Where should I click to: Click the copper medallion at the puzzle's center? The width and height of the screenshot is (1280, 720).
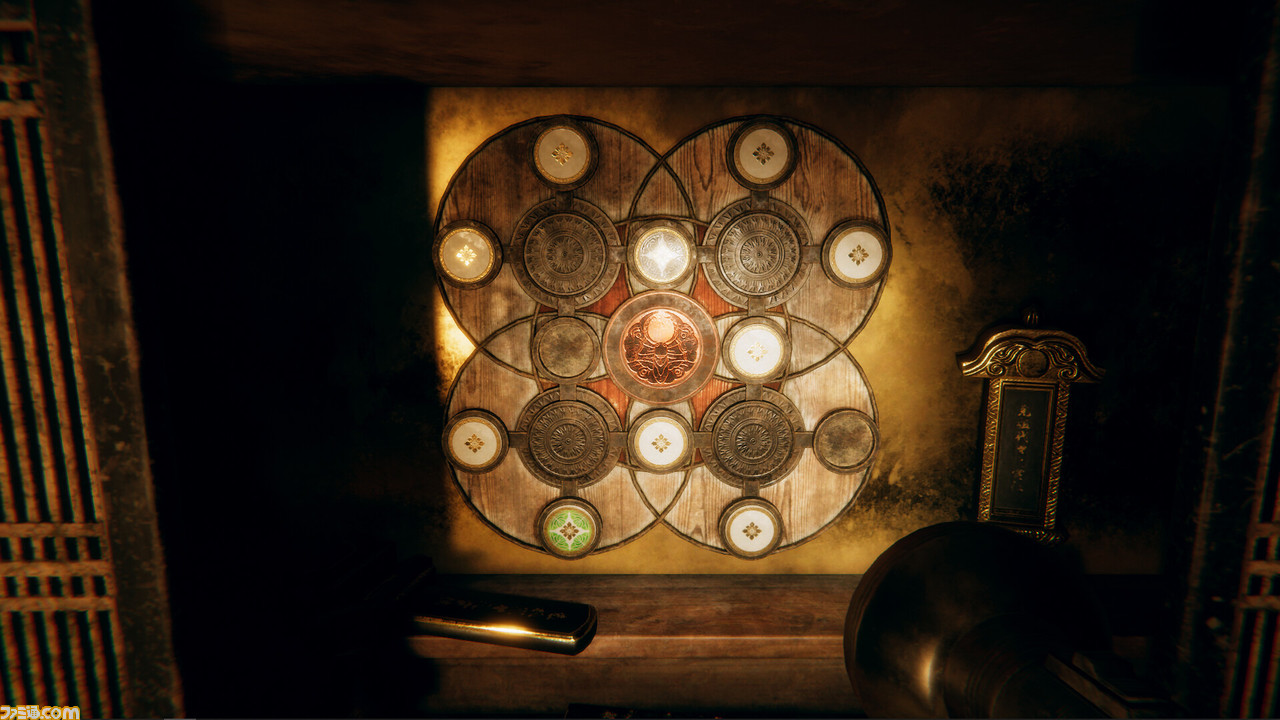click(x=660, y=346)
